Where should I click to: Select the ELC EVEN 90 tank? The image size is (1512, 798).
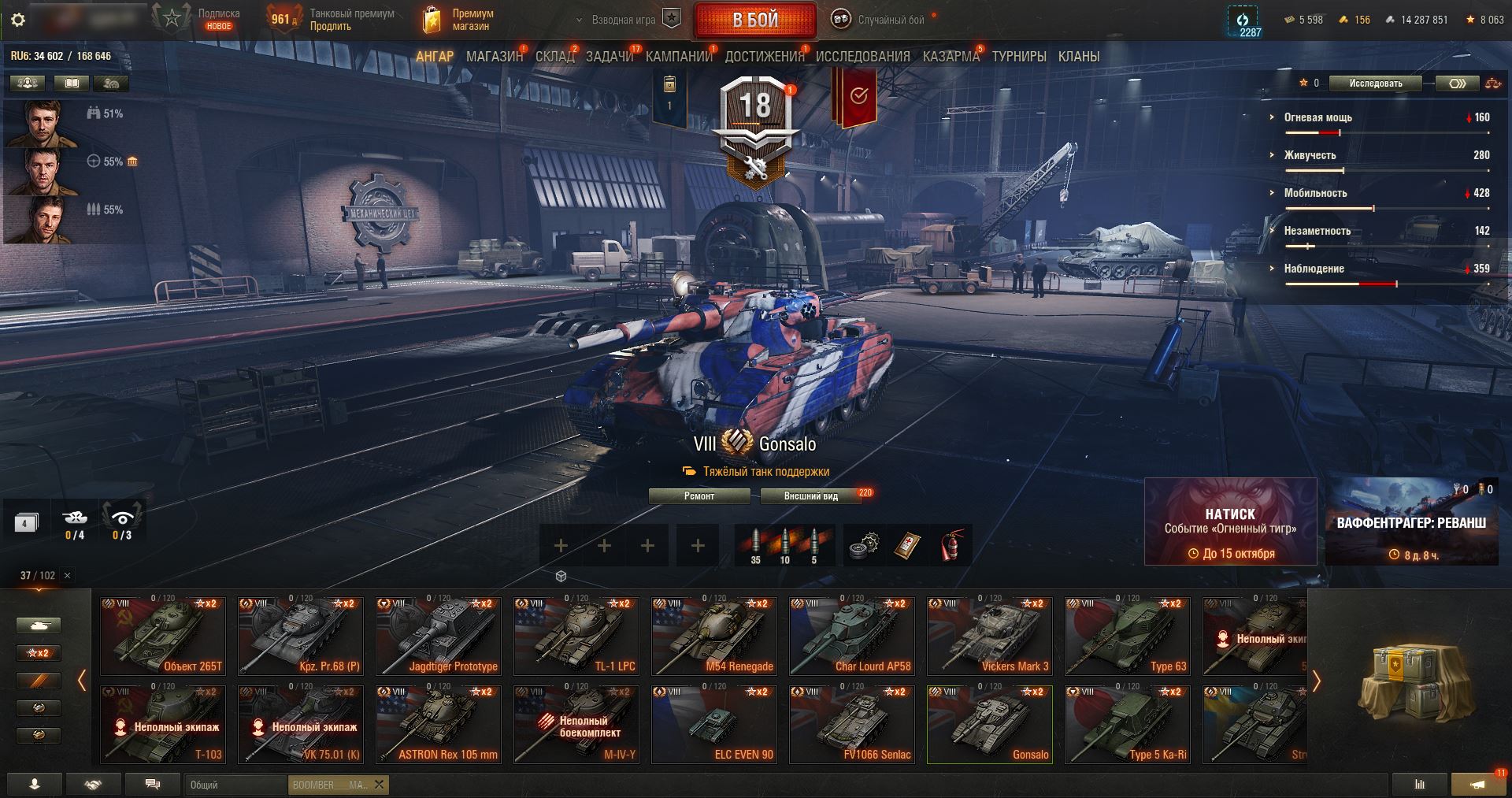713,724
